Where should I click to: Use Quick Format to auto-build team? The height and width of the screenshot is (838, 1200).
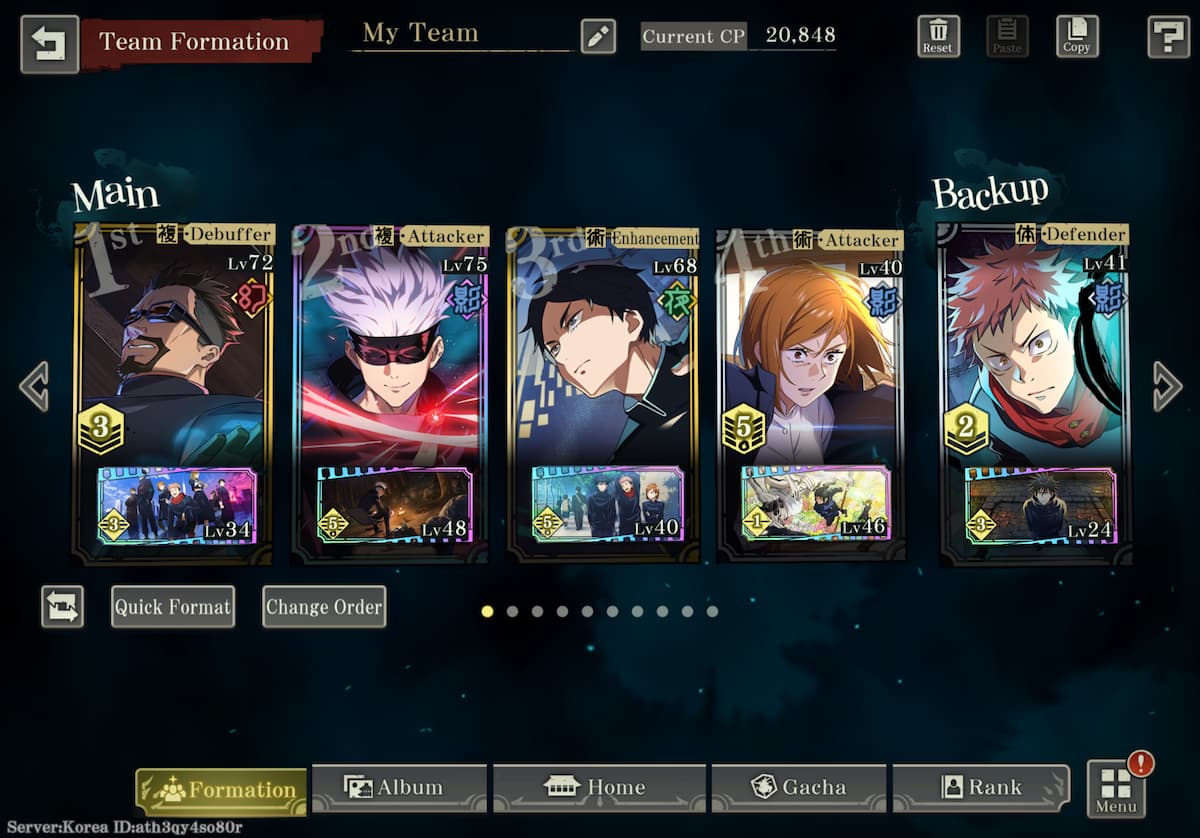click(x=173, y=607)
